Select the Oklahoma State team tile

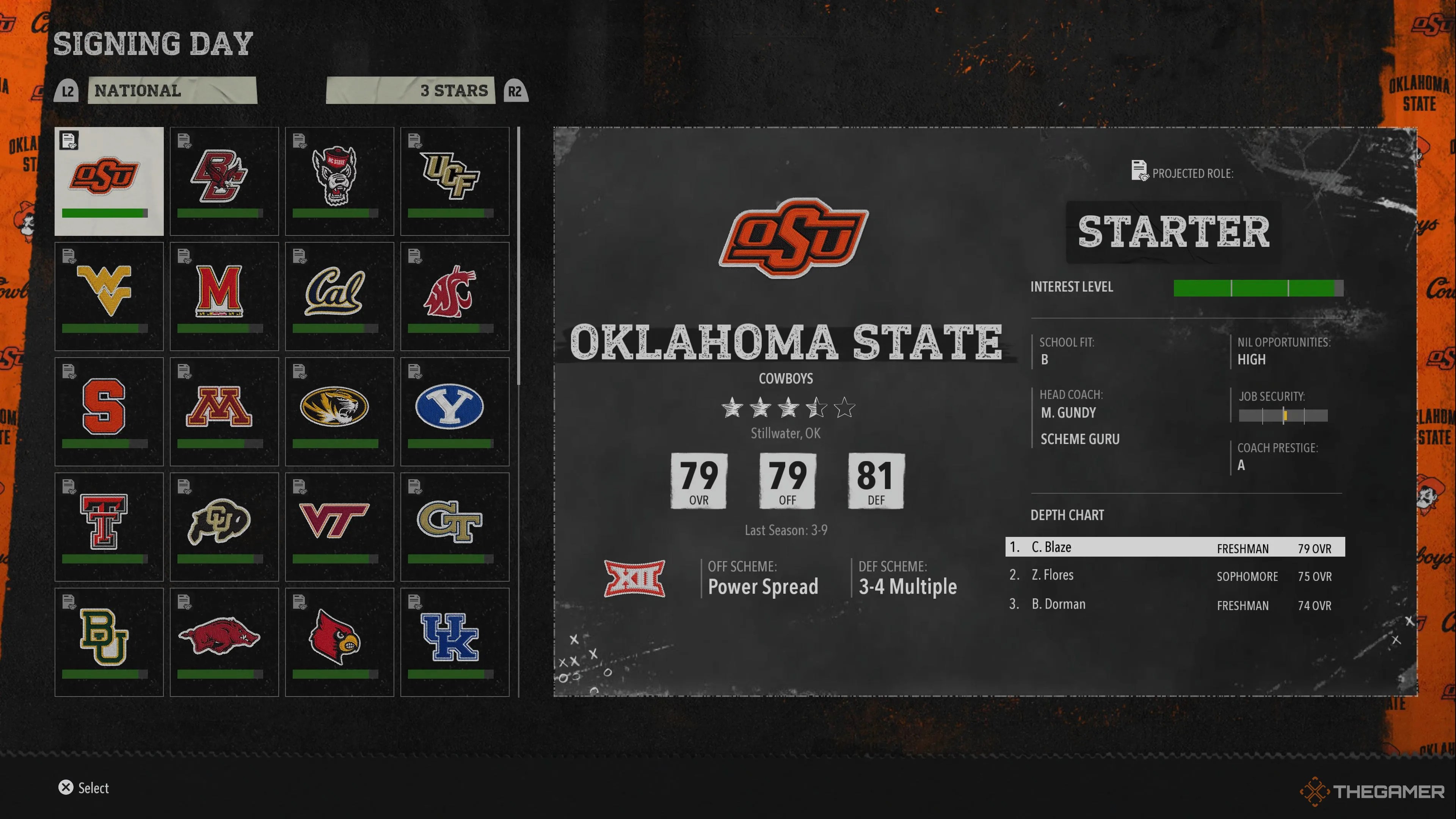108,181
